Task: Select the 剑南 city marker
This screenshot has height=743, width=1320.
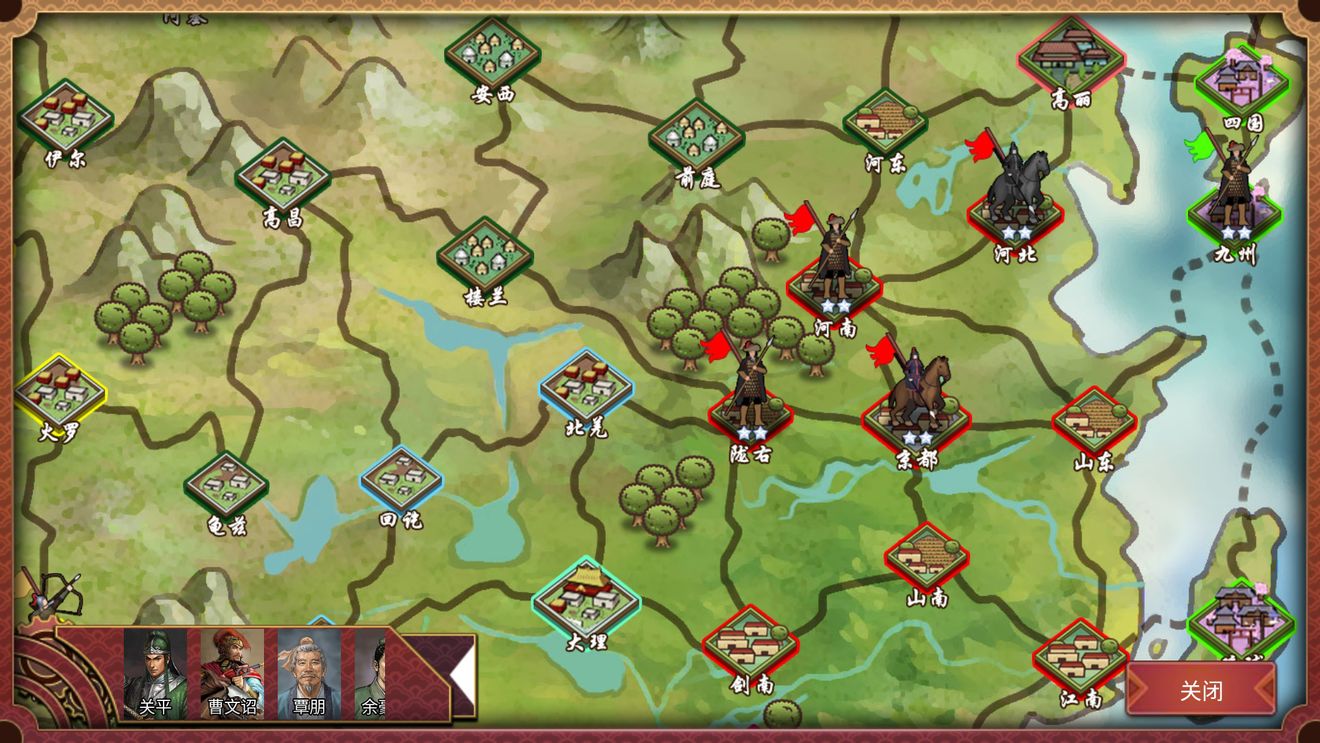Action: pyautogui.click(x=750, y=642)
